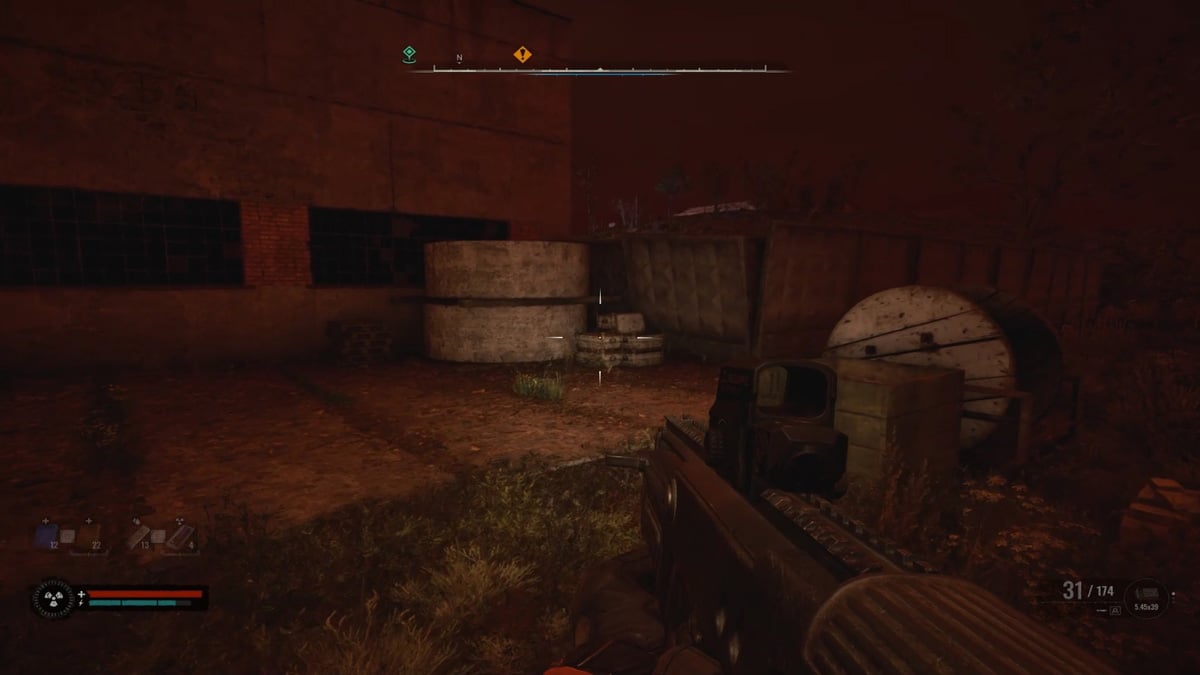Click the radiation trefoil gauge icon
The height and width of the screenshot is (675, 1200).
(x=53, y=598)
